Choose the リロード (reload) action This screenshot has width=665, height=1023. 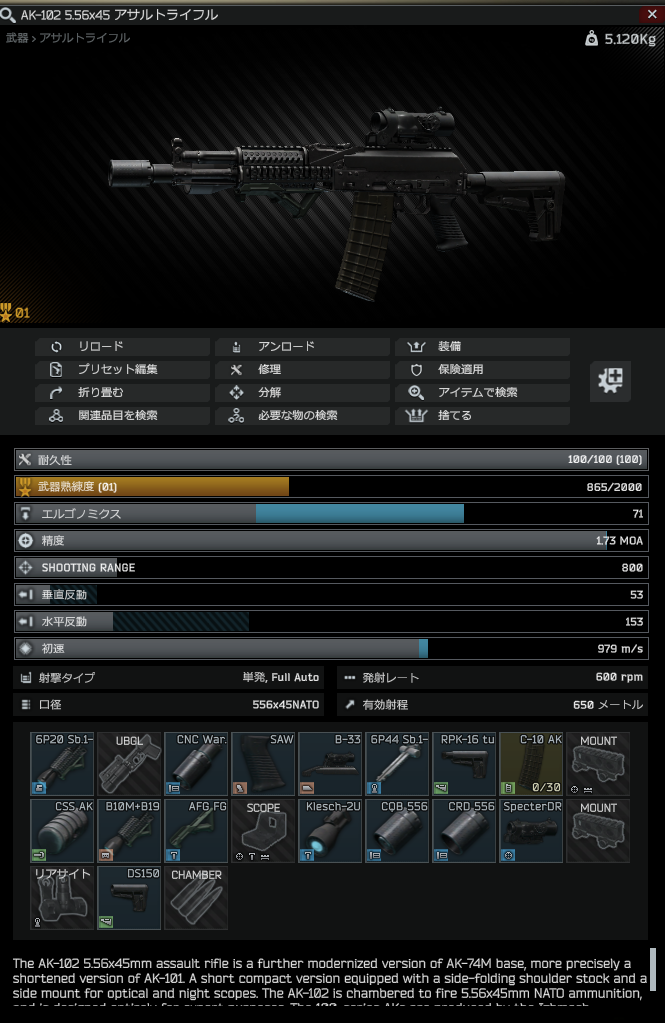[122, 347]
